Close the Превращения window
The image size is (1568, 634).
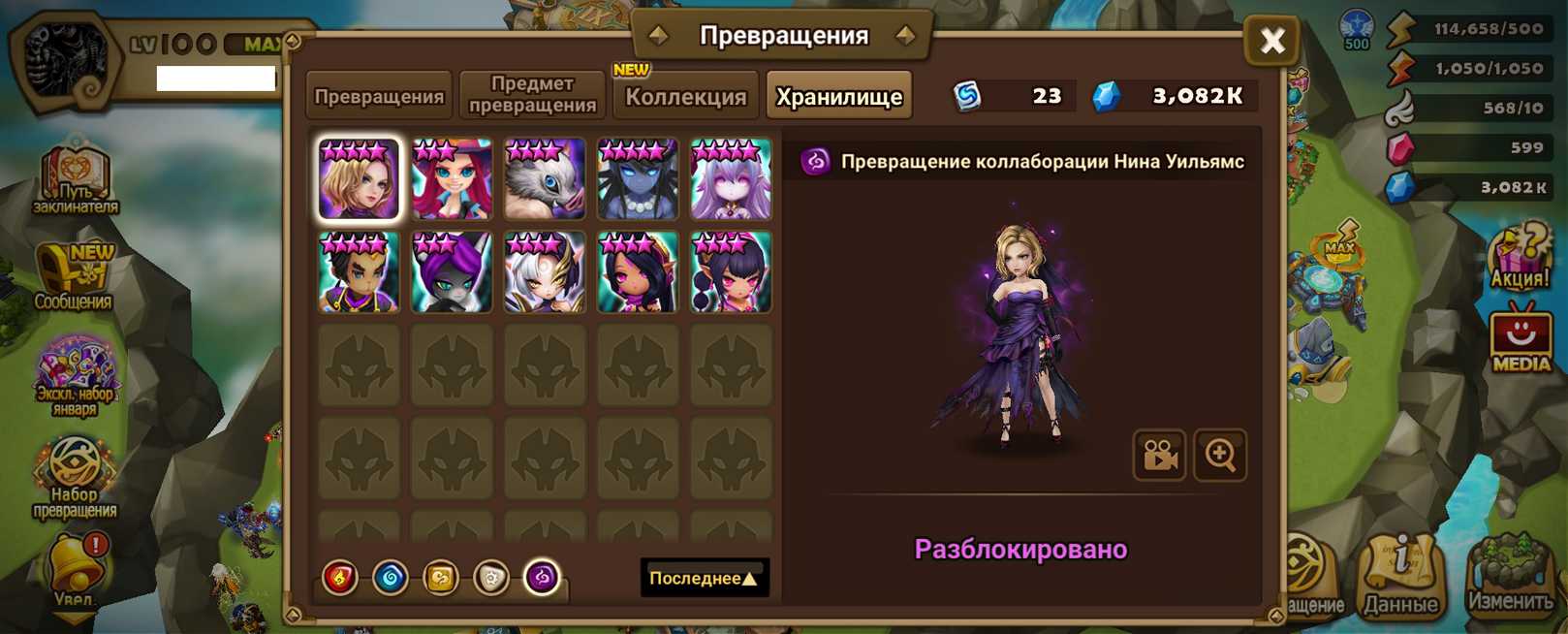1271,40
